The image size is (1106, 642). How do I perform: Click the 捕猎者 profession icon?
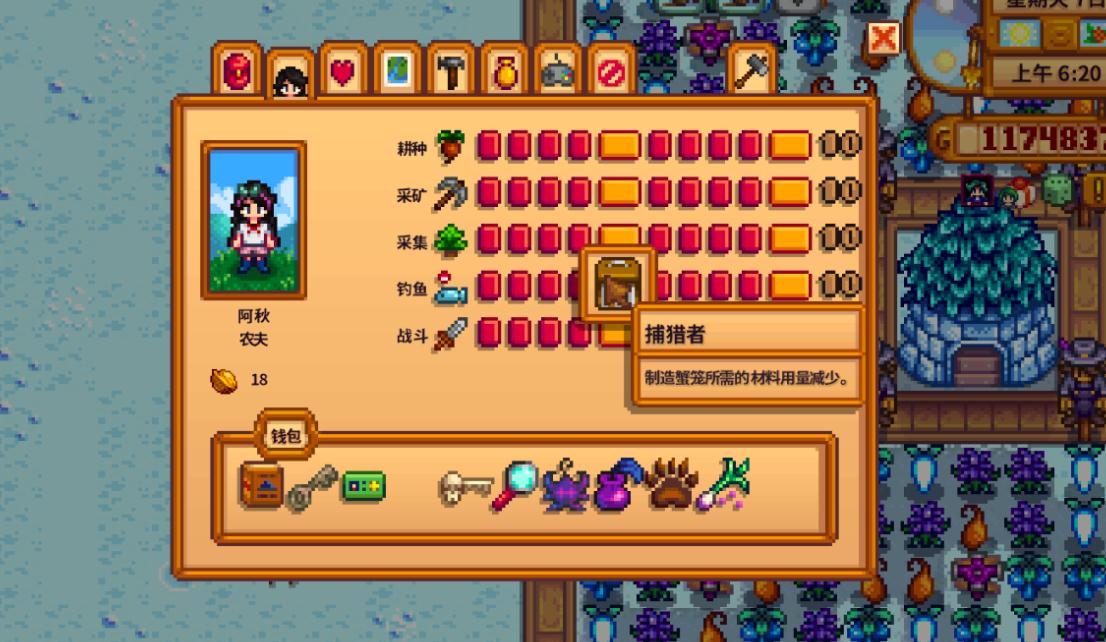618,284
